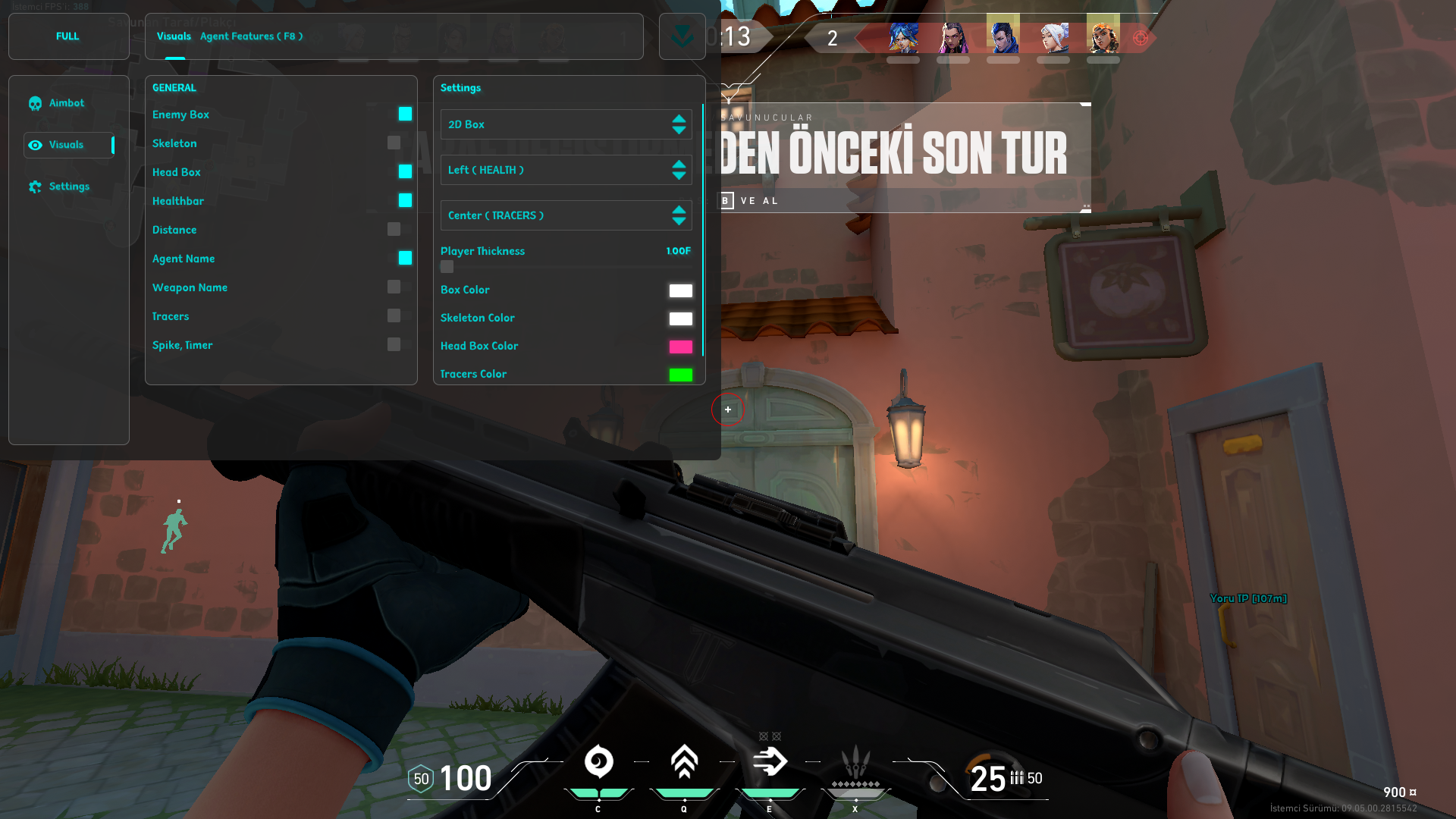Open the green Tracers Color swatch
Screen dimensions: 1456x819
[x=680, y=375]
